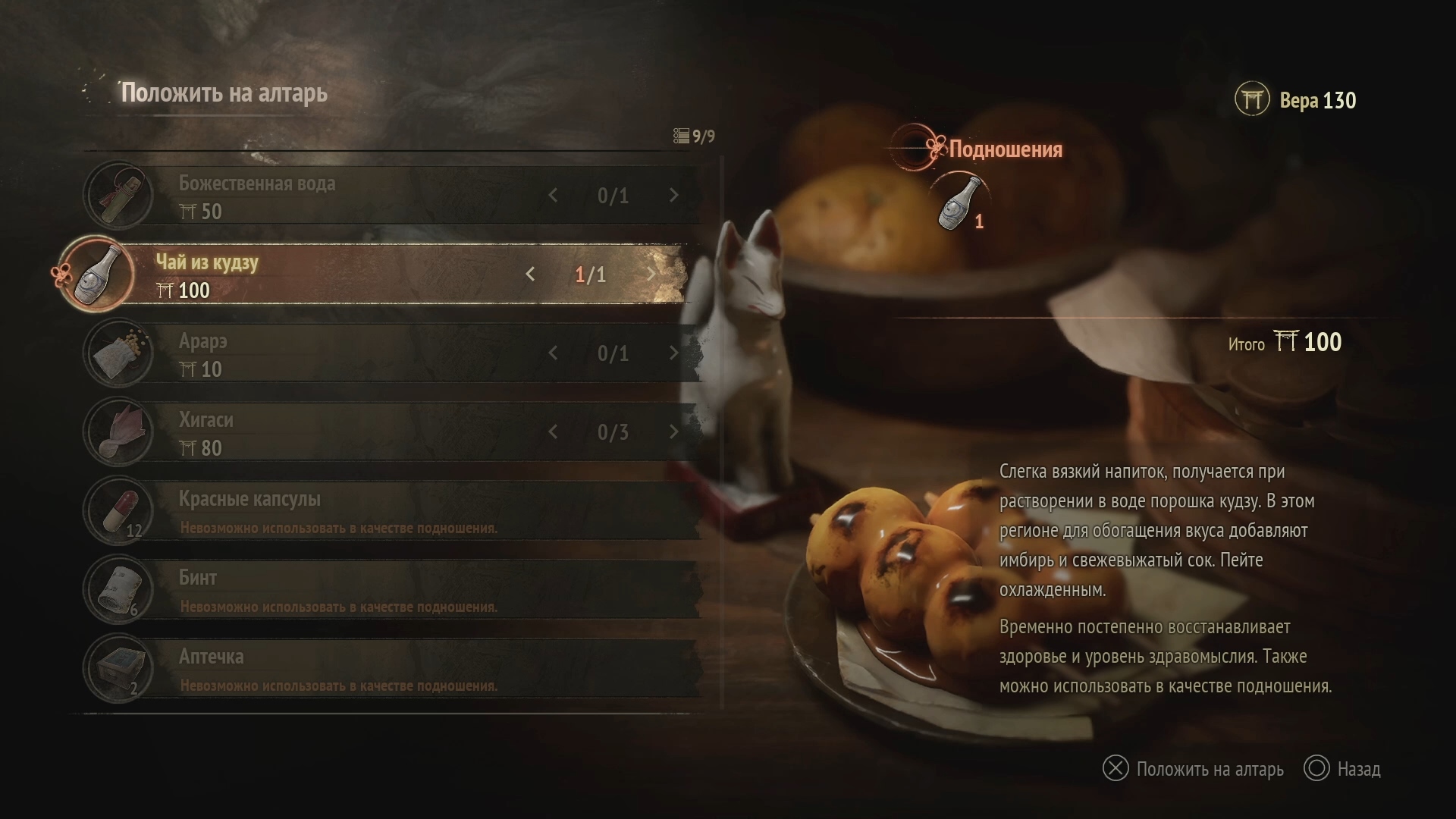
Task: Increase Божественная вода quantity with right arrow
Action: point(673,196)
